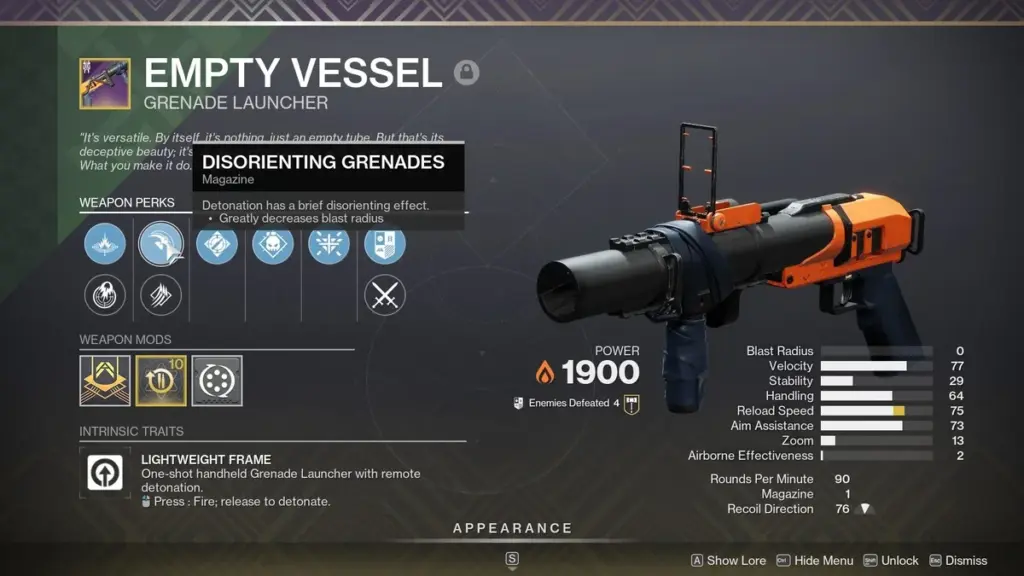Choose the fireball target barrel perk
The width and height of the screenshot is (1024, 576).
click(105, 295)
